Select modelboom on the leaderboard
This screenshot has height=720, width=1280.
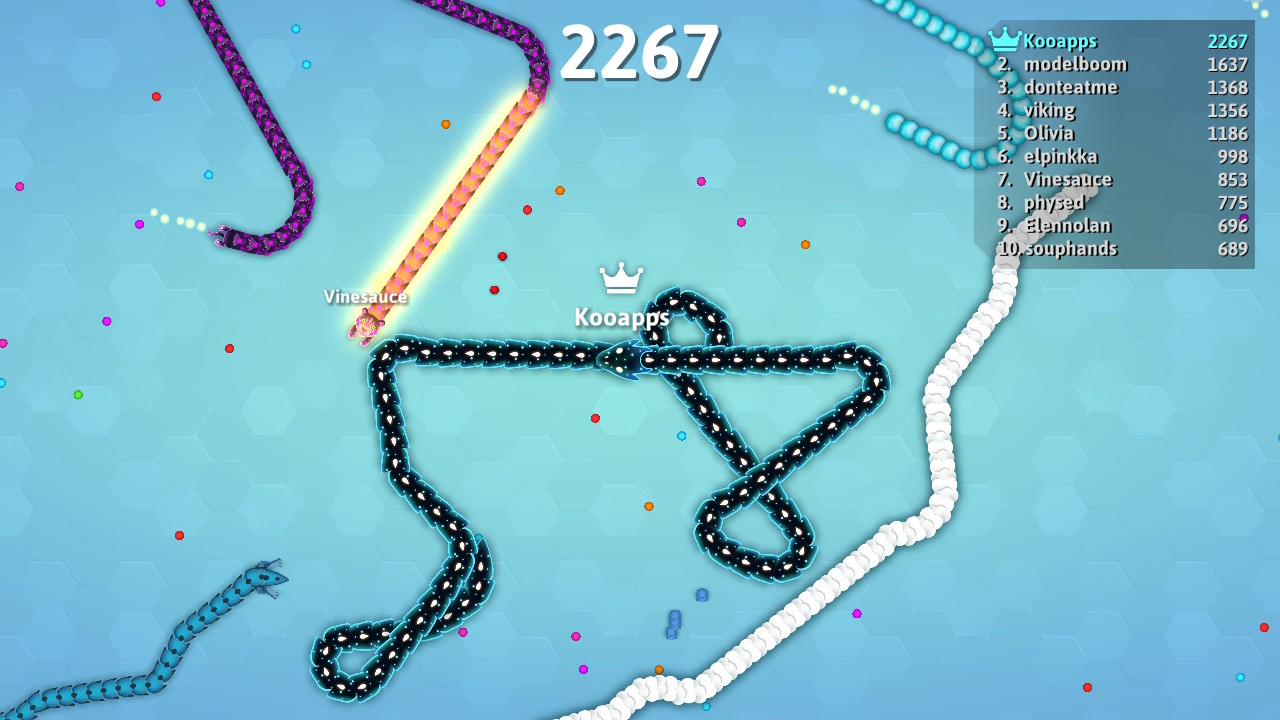coord(1074,64)
